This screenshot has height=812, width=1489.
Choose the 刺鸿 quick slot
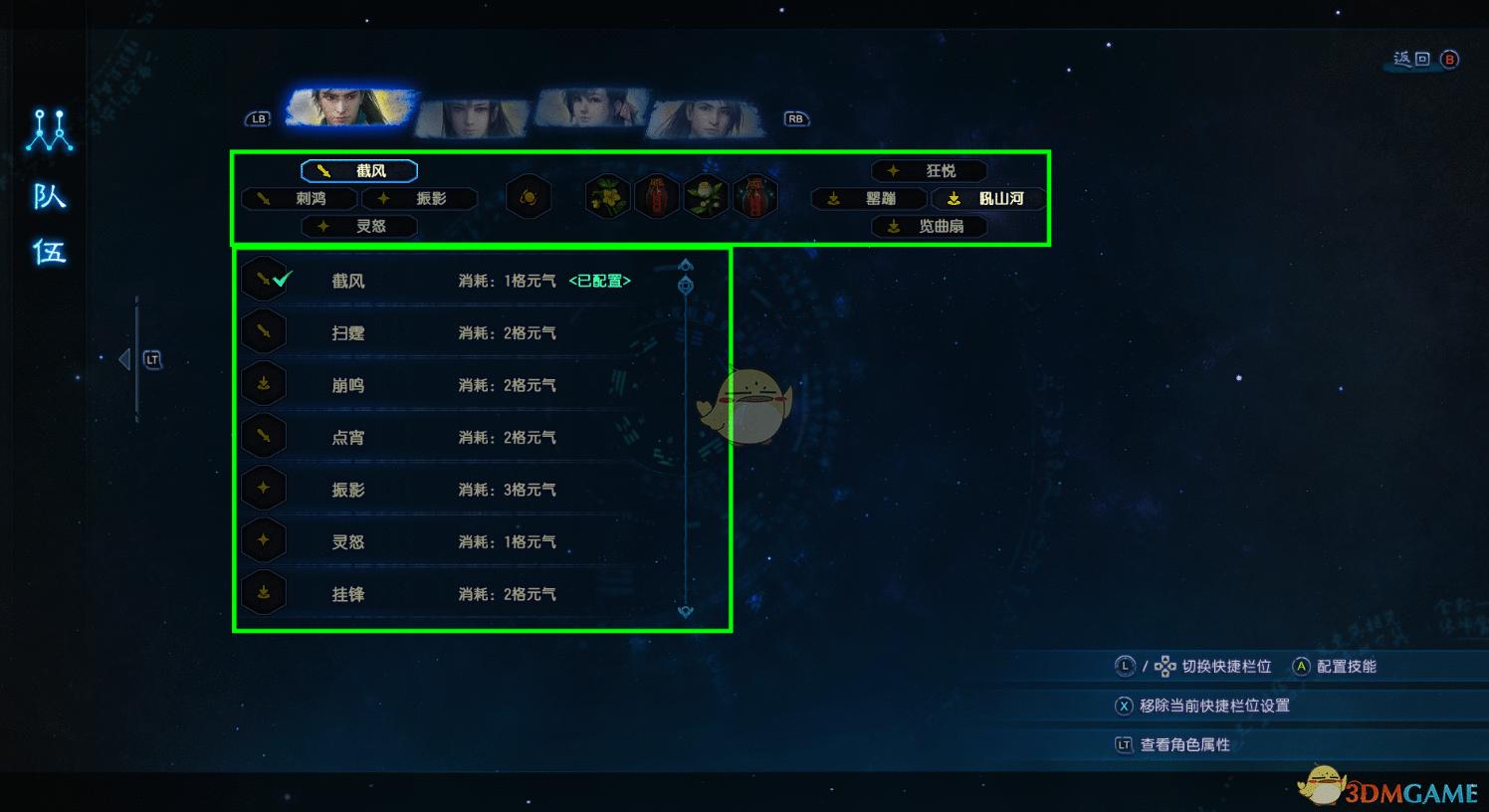(300, 199)
